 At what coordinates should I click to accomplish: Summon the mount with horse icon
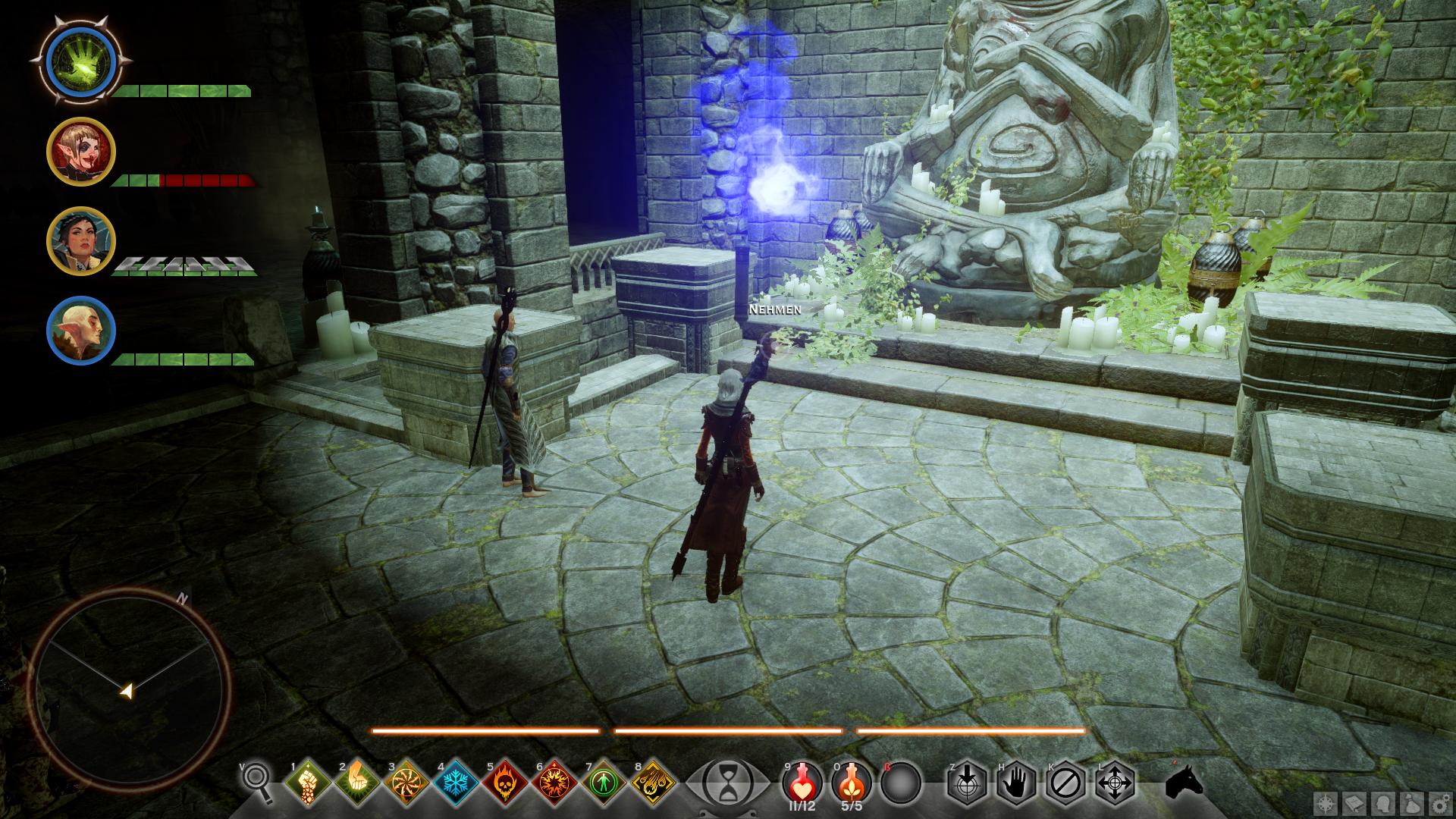(1184, 782)
